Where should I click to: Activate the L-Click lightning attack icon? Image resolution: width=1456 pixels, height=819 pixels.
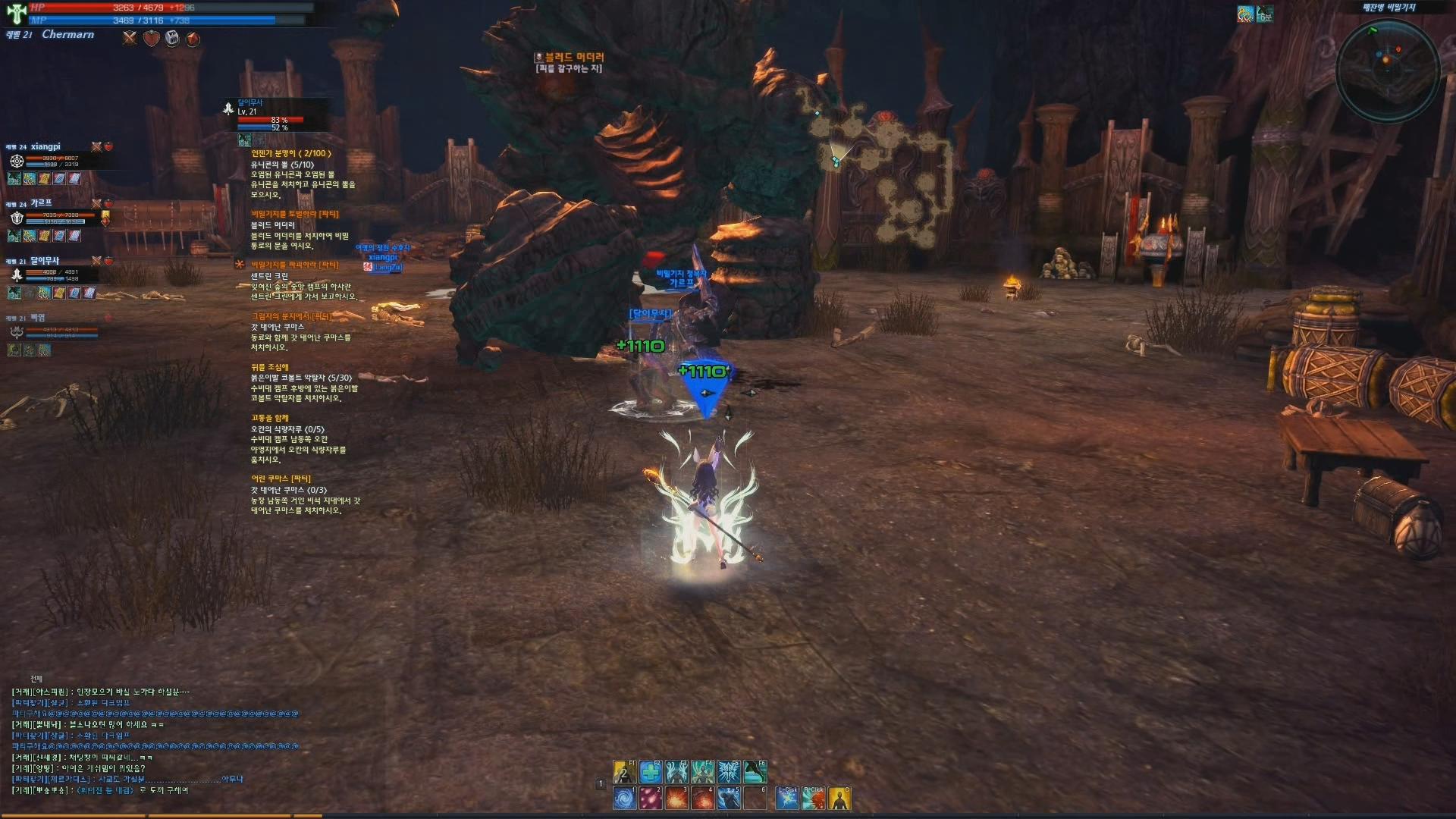pos(787,799)
